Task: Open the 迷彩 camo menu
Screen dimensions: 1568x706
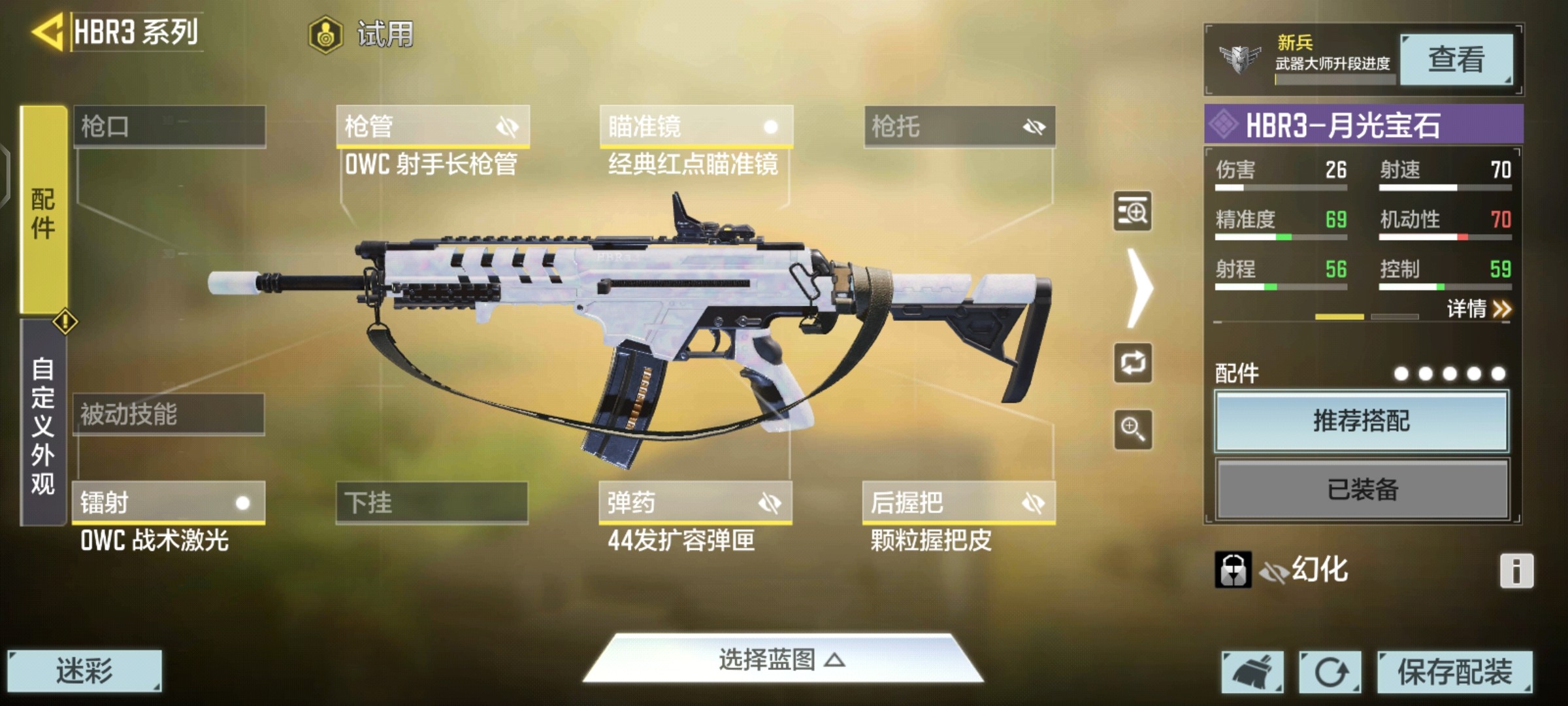Action: tap(84, 671)
